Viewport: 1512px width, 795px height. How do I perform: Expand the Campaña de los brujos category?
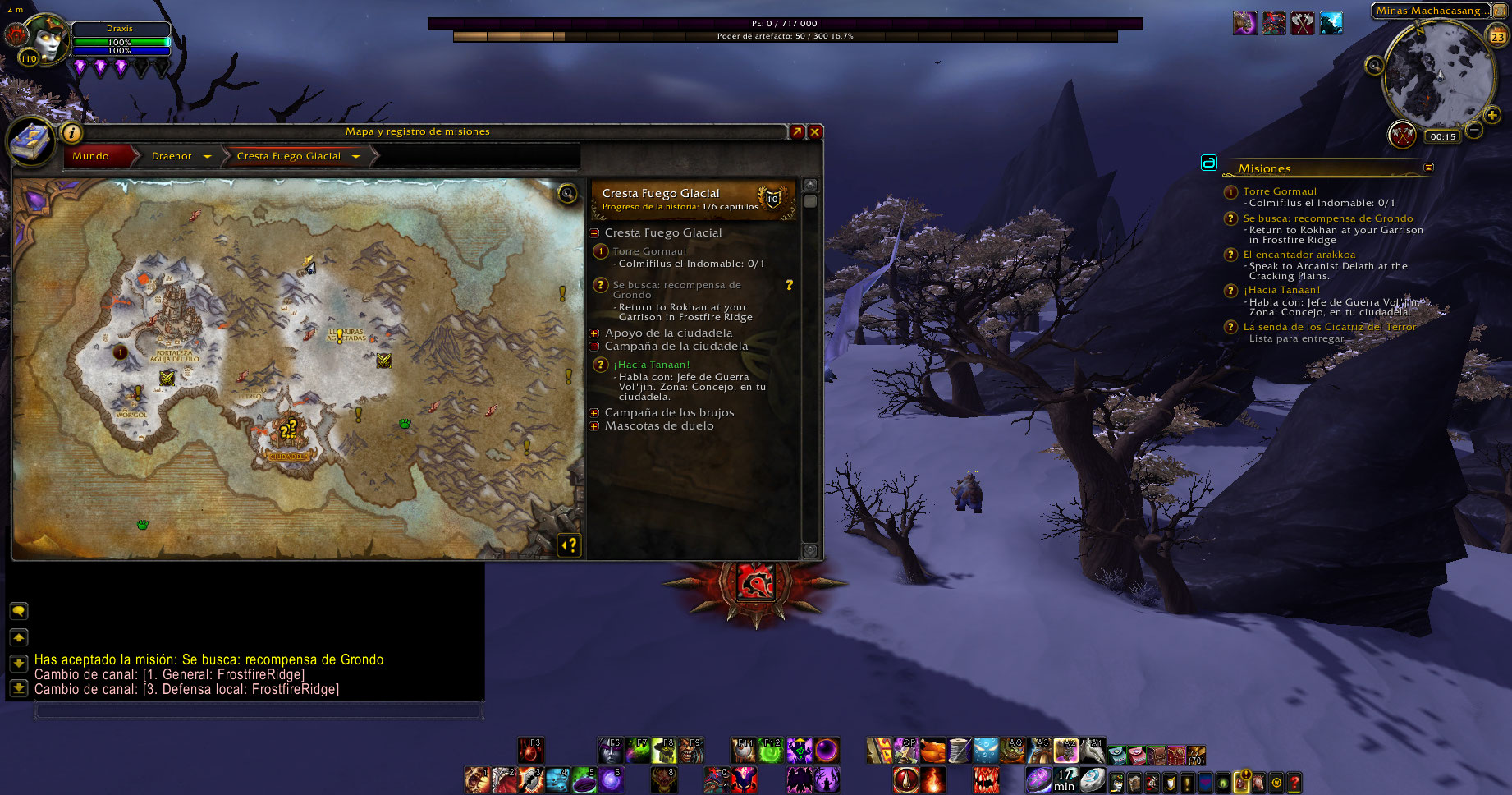click(x=594, y=413)
